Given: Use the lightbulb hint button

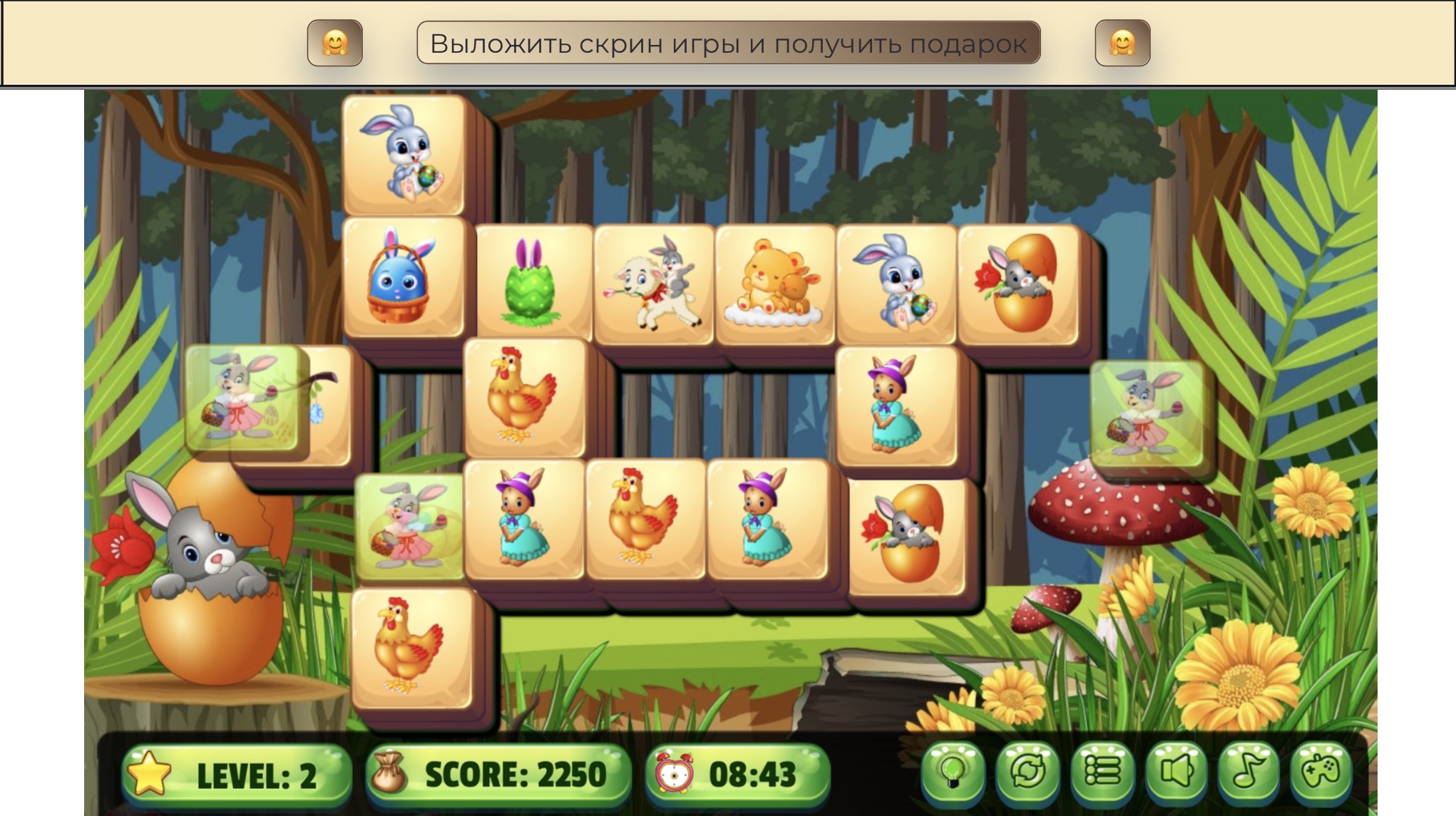Looking at the screenshot, I should tap(953, 773).
